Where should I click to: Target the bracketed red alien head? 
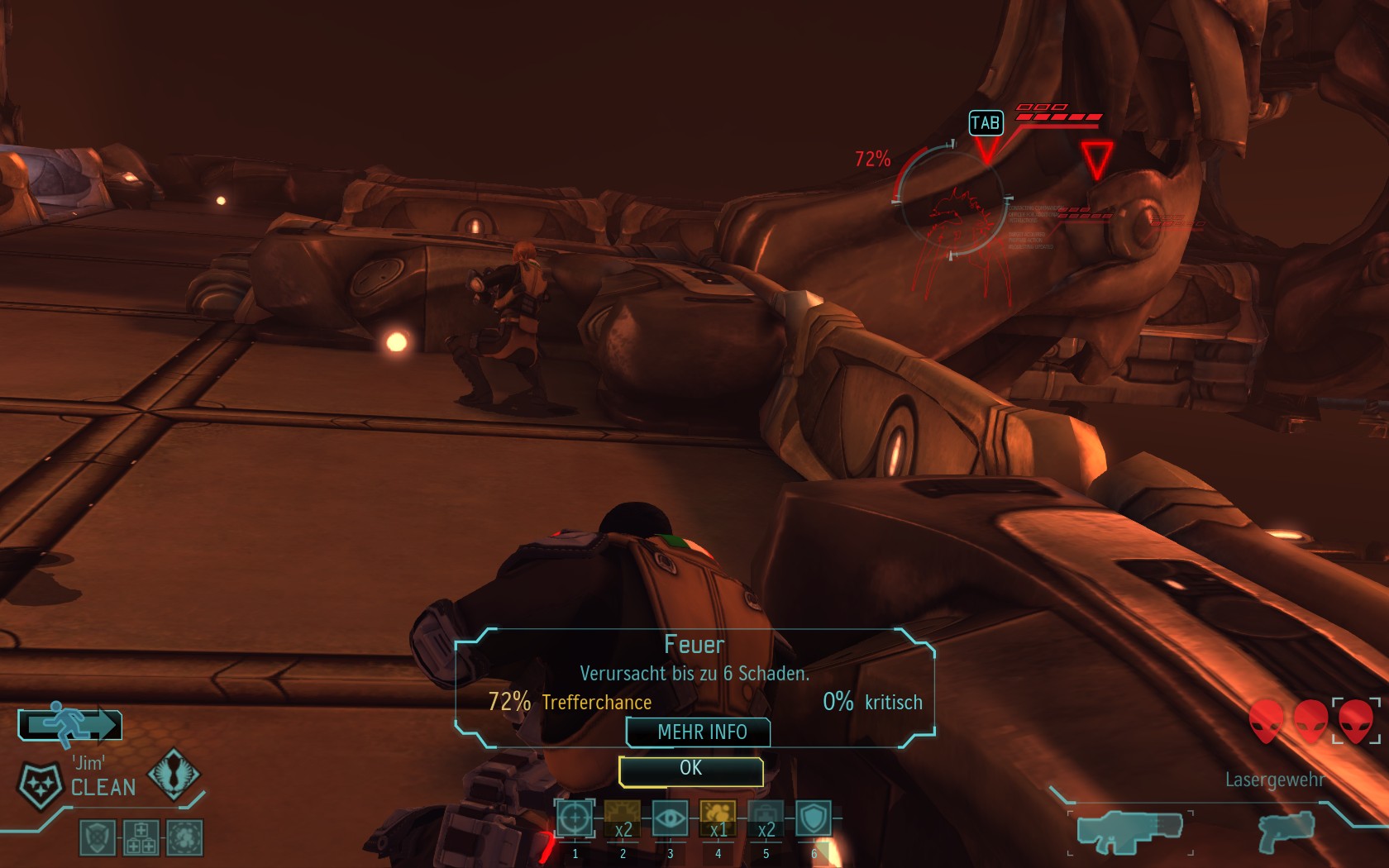coord(1356,721)
